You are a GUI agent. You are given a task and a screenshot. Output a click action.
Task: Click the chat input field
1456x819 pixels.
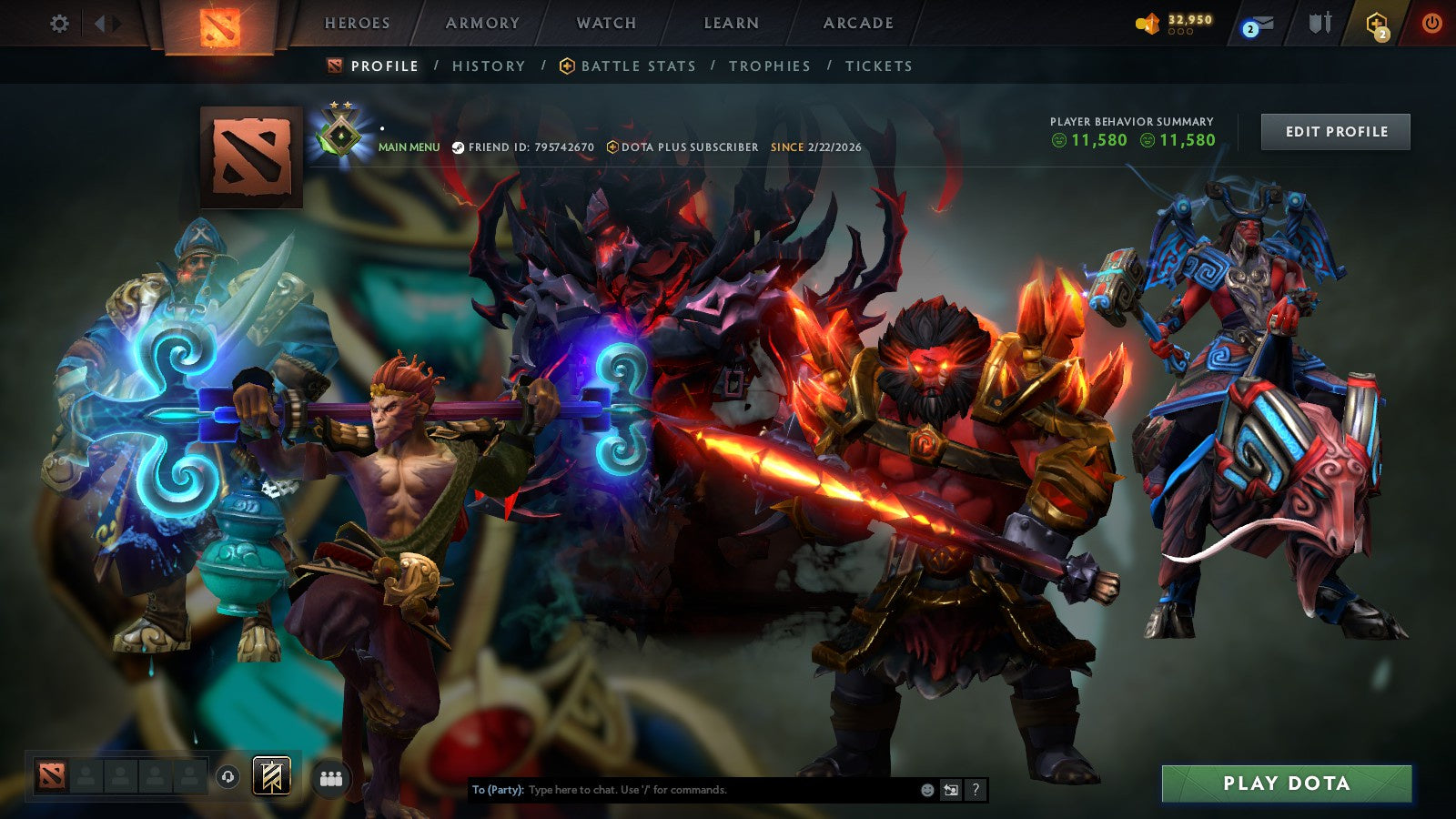(682, 790)
